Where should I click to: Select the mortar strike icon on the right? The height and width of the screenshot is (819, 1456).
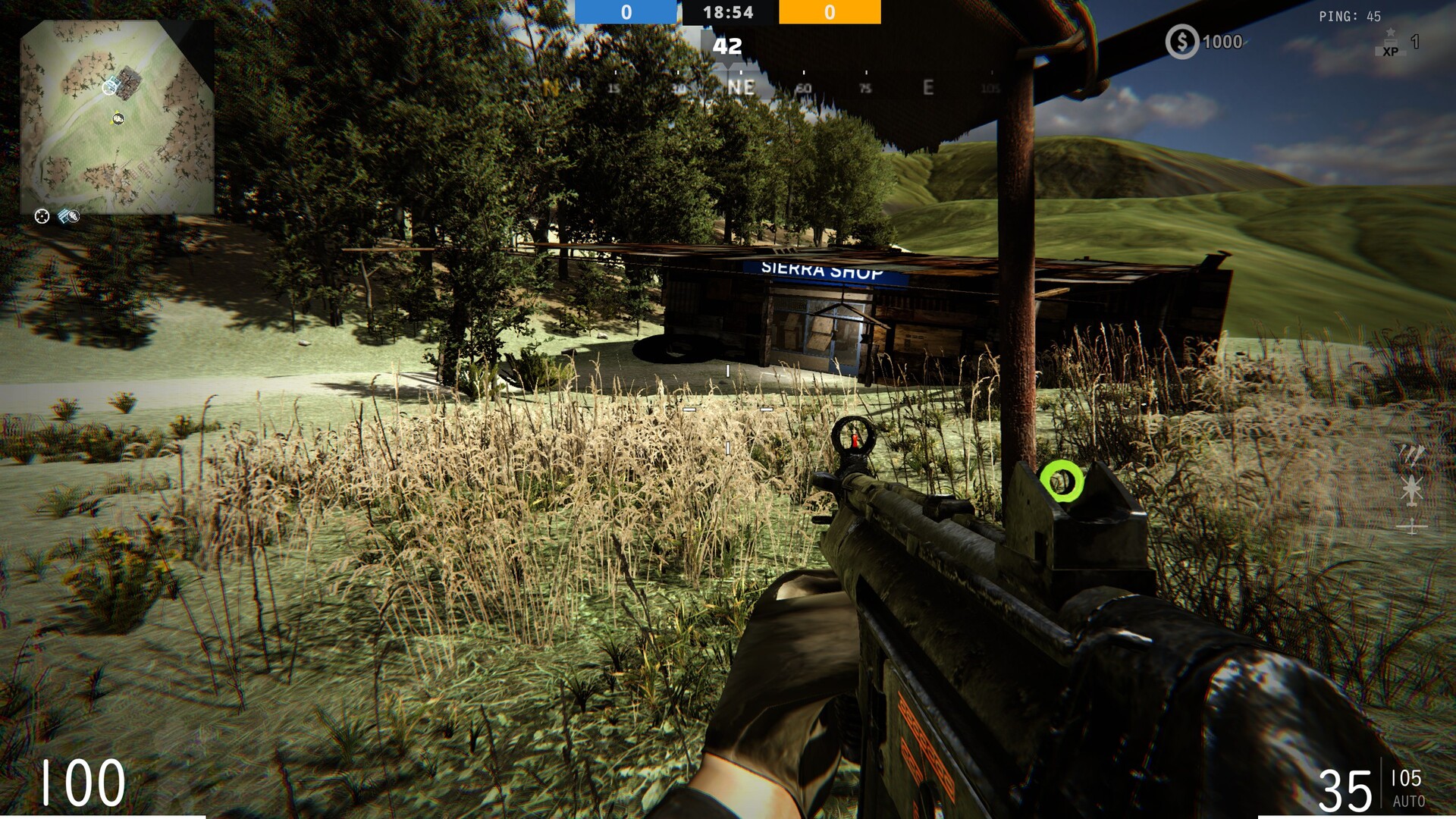pos(1411,456)
